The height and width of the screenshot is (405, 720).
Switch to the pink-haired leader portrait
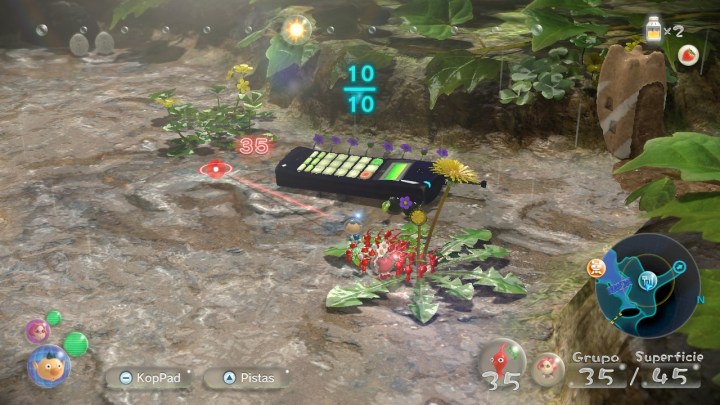(38, 329)
